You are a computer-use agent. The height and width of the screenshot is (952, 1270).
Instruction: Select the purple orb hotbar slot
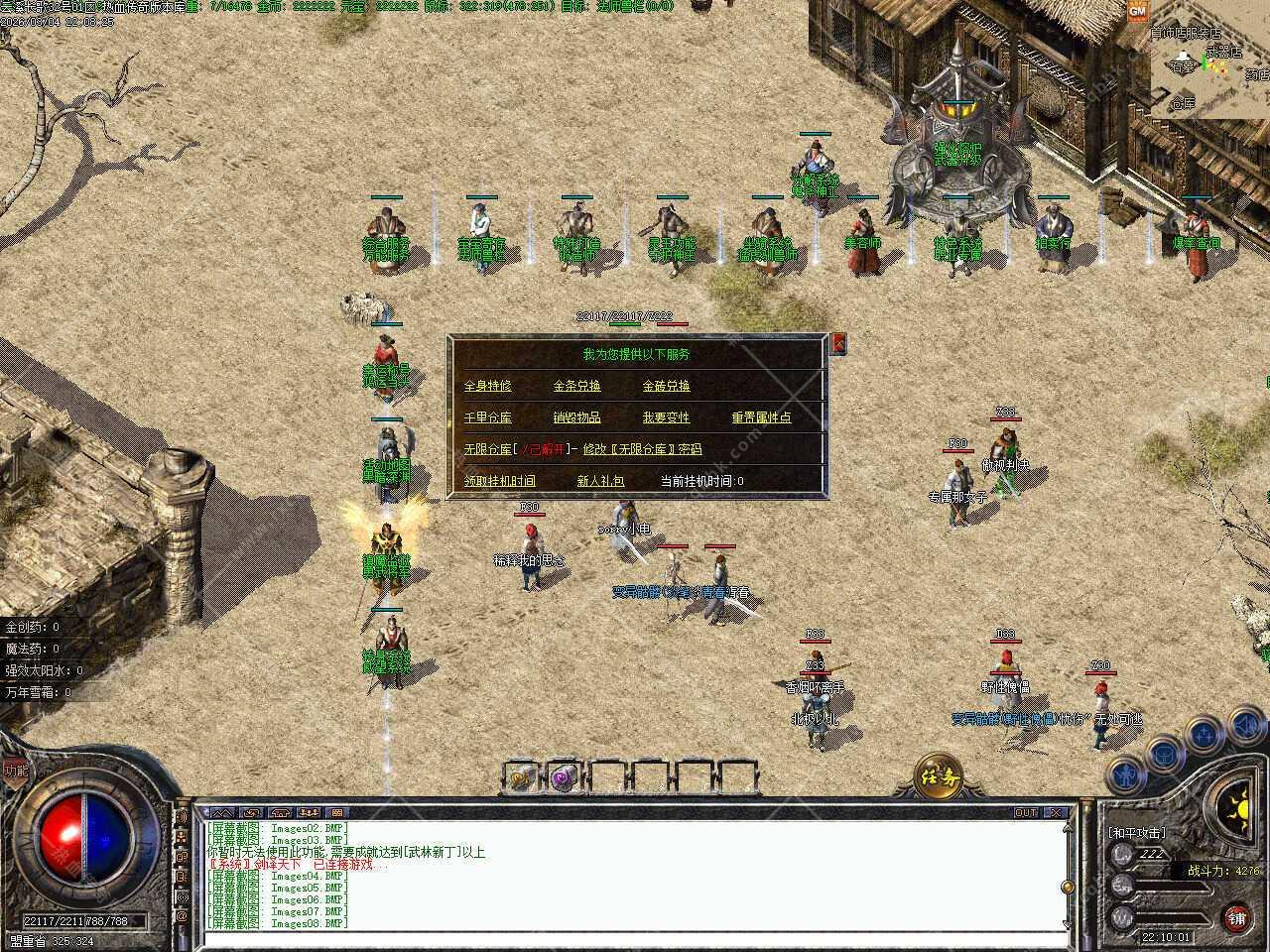point(565,777)
